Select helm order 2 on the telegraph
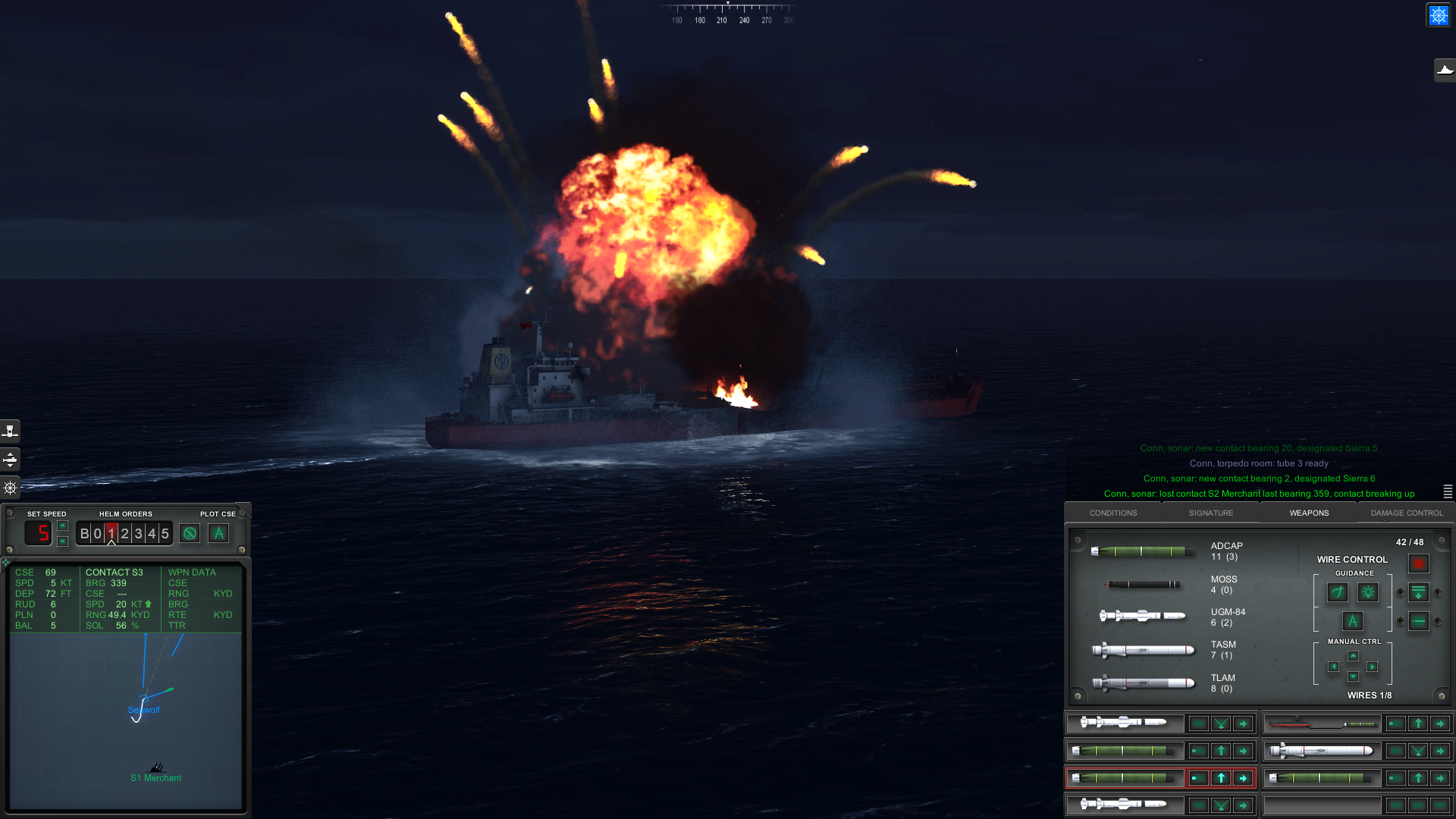The image size is (1456, 819). [125, 534]
